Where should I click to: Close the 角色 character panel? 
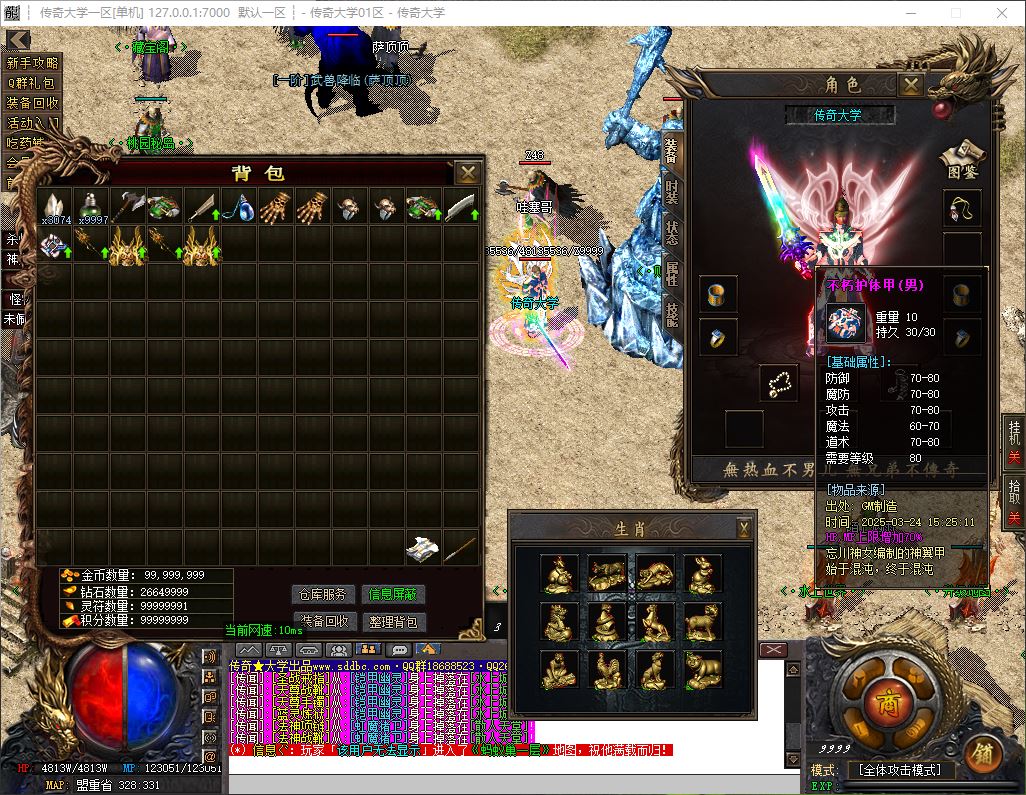coord(910,85)
